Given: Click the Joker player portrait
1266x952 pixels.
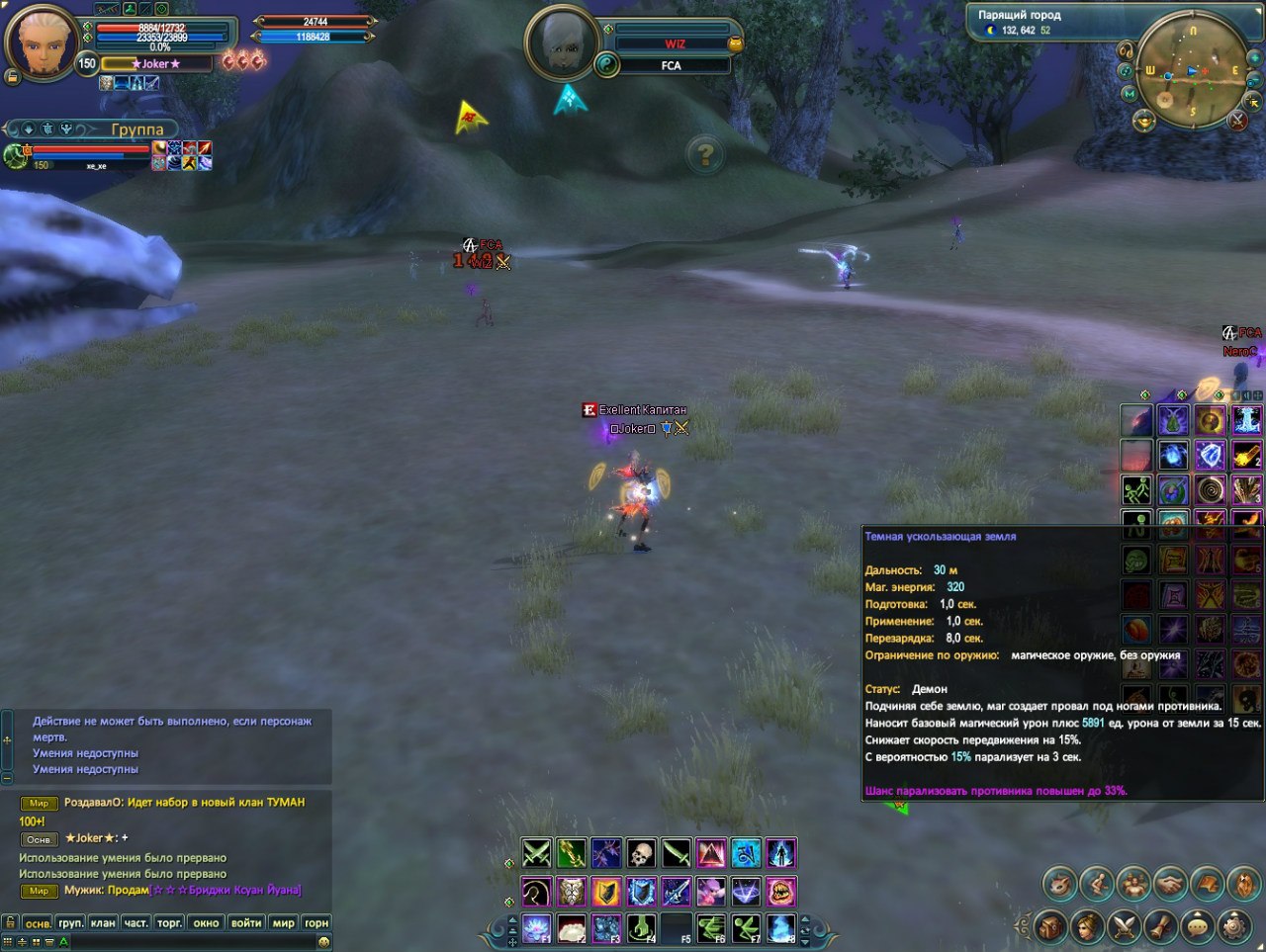Looking at the screenshot, I should [42, 42].
